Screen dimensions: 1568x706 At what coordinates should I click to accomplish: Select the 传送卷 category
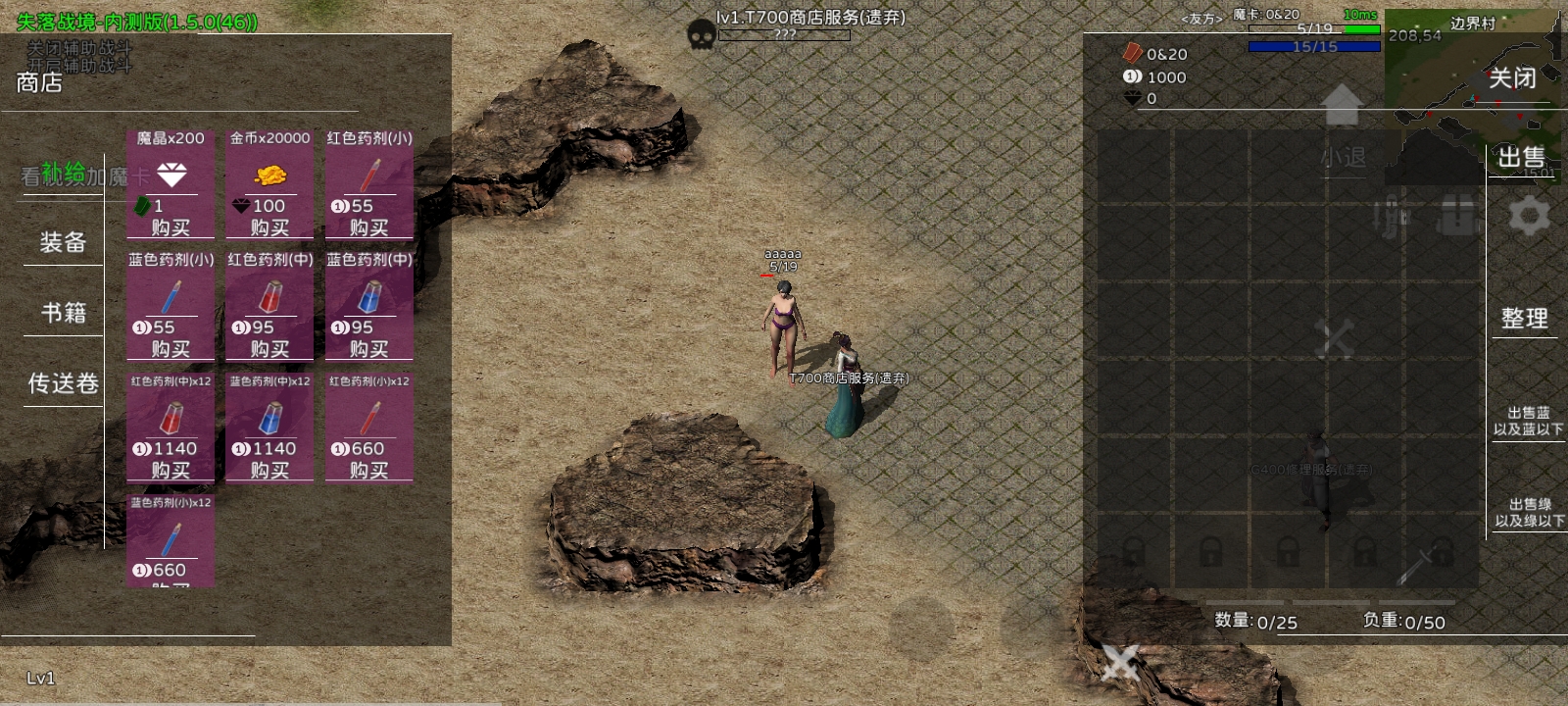[64, 383]
